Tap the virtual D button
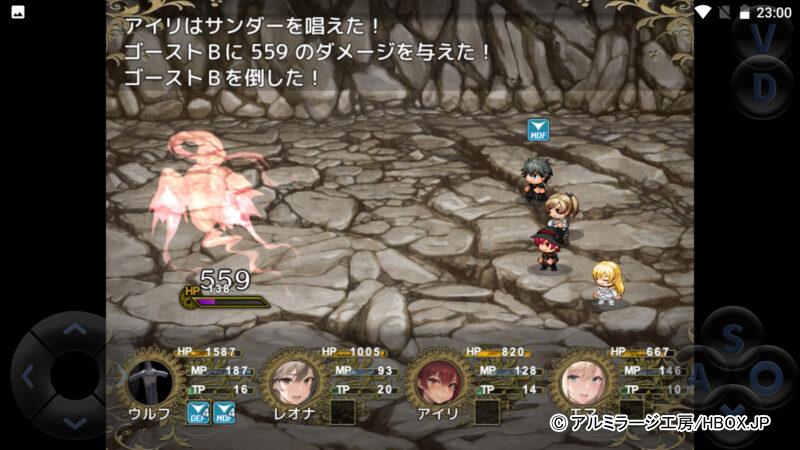This screenshot has width=800, height=450. click(x=764, y=88)
